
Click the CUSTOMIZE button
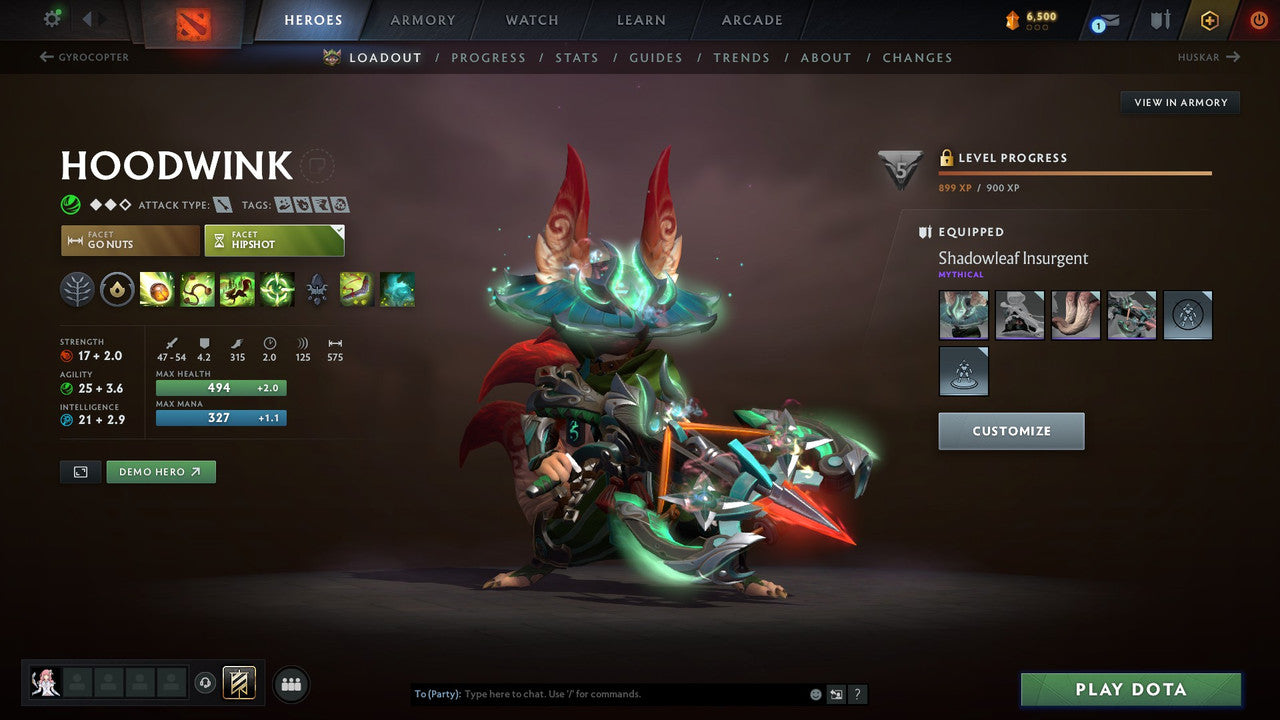tap(1011, 430)
